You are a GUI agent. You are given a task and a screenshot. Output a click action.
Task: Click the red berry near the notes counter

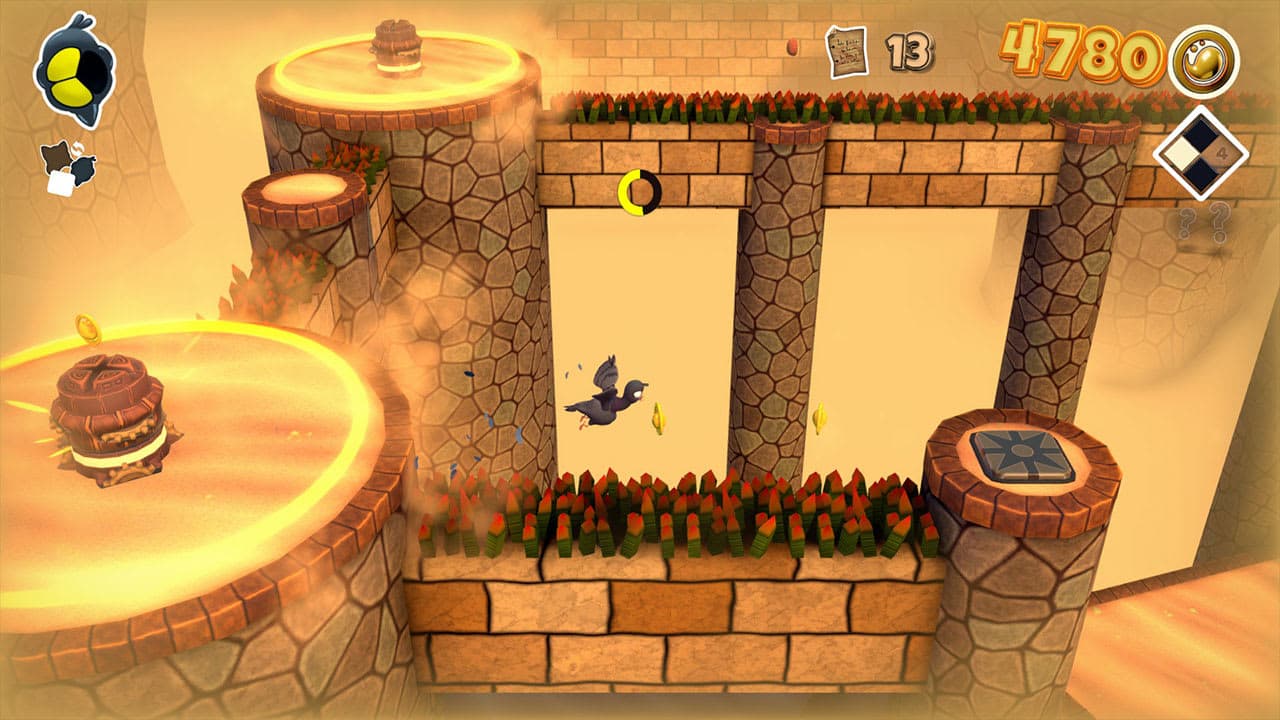pos(792,47)
